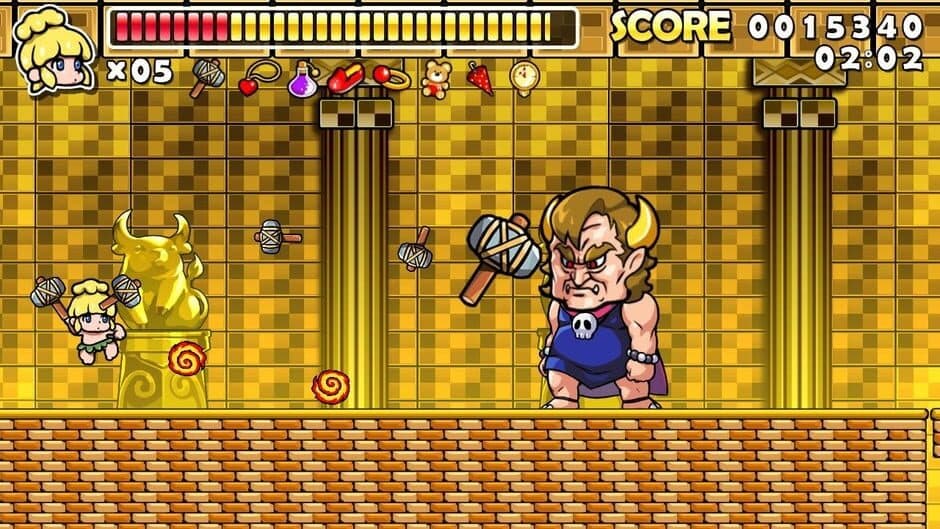Select the stone hammer weapon icon
Screen dimensions: 940x529
(208, 75)
